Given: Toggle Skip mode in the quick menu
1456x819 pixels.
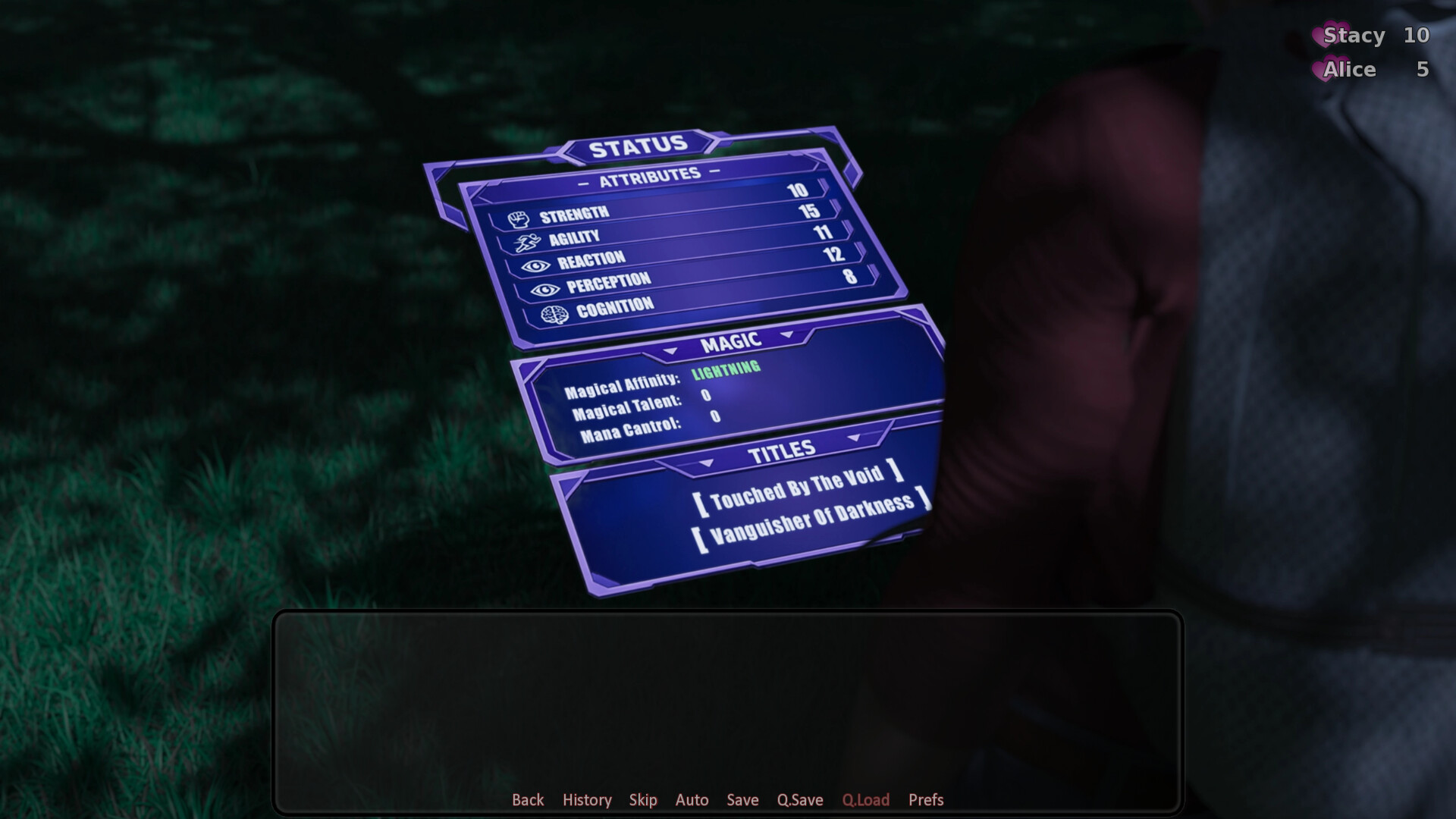Looking at the screenshot, I should click(x=643, y=800).
